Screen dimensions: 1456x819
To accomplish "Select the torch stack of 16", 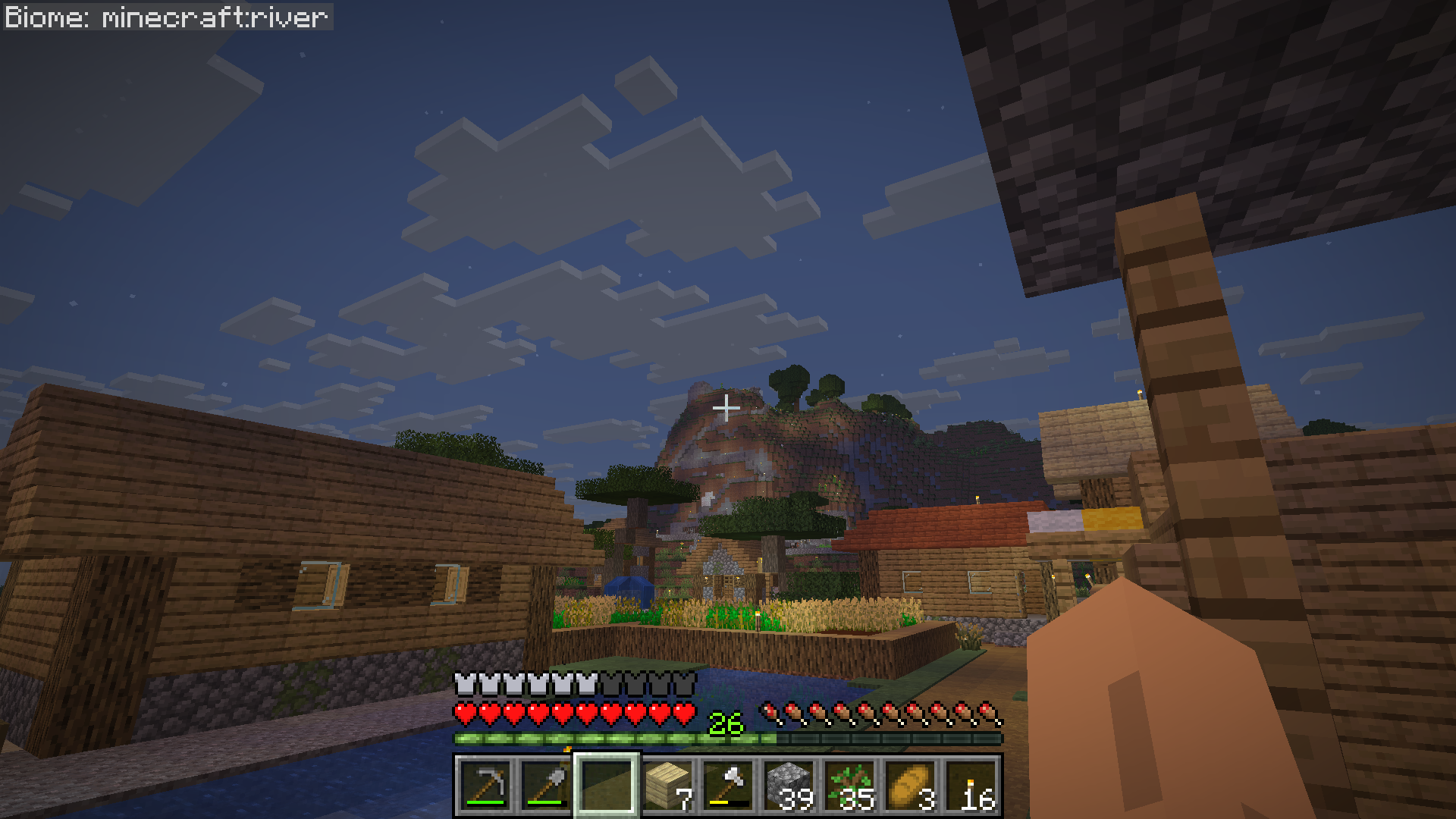I will (971, 786).
